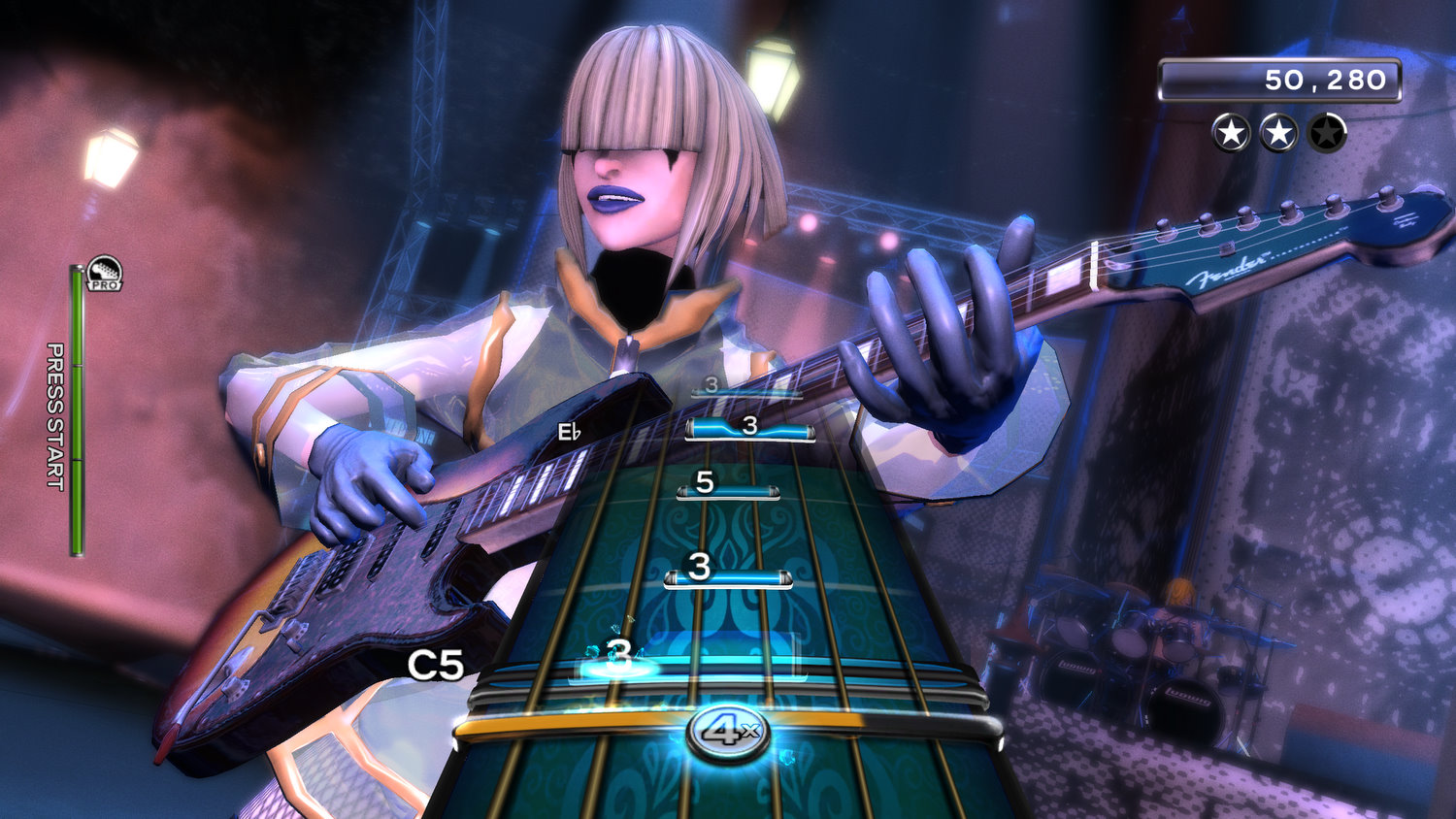Click the 50,280 score counter
1456x819 pixels.
coord(1325,81)
